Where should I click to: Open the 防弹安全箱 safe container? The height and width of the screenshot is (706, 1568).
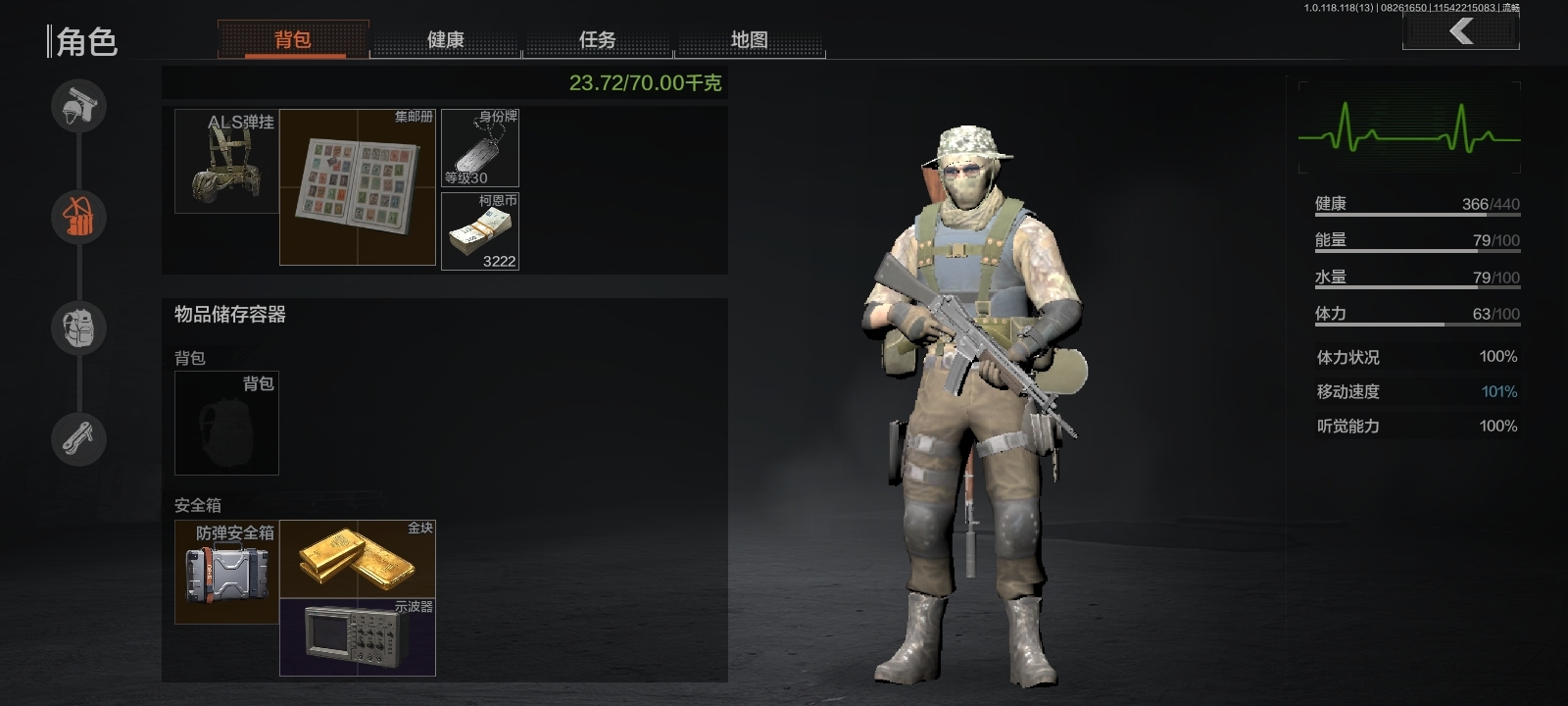click(x=225, y=574)
